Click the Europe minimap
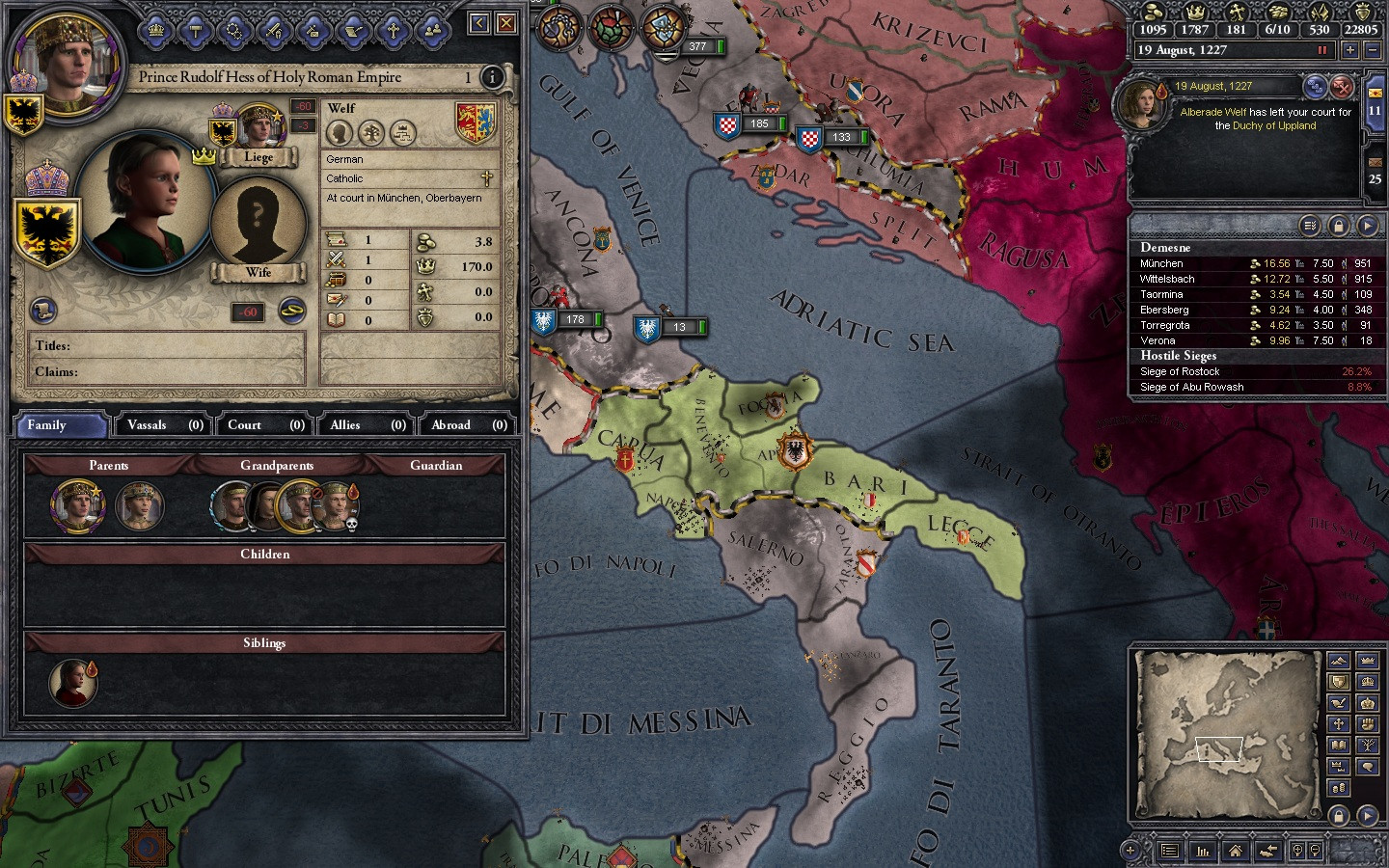 click(1227, 709)
